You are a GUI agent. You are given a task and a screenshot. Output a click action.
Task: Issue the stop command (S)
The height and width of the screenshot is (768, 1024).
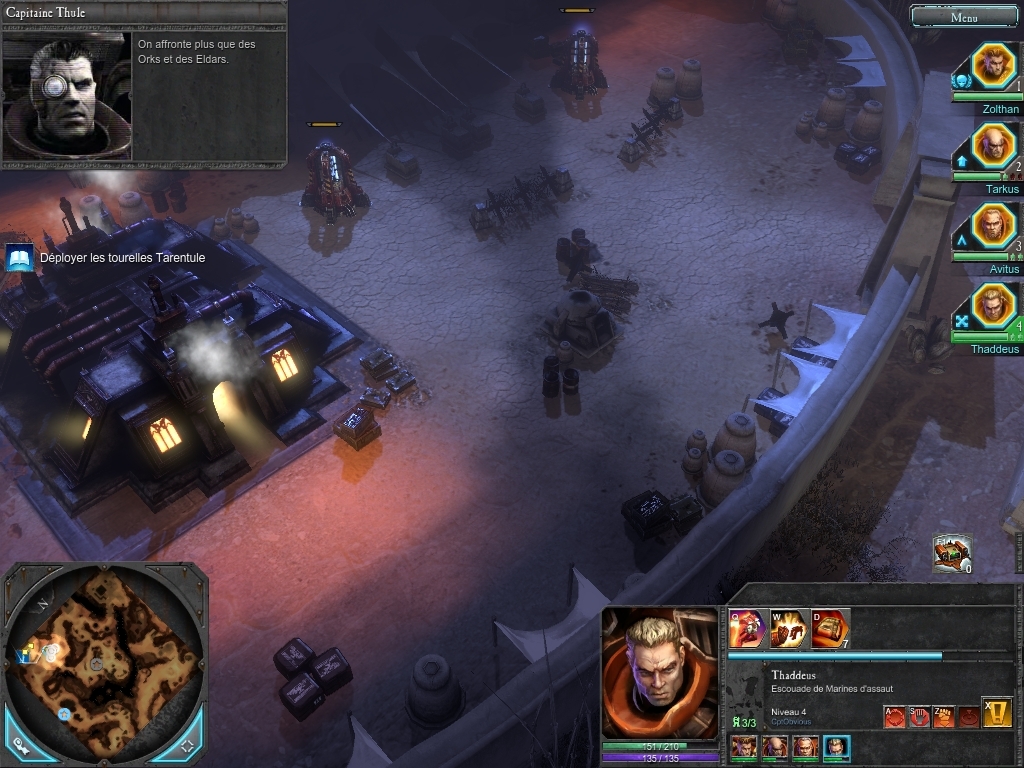click(x=919, y=716)
